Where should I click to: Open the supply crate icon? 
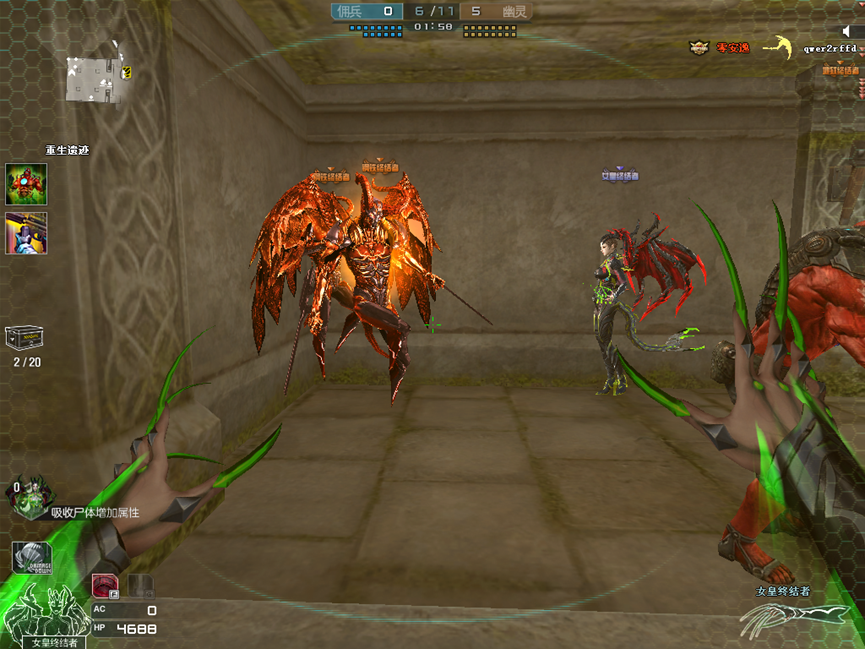[25, 339]
